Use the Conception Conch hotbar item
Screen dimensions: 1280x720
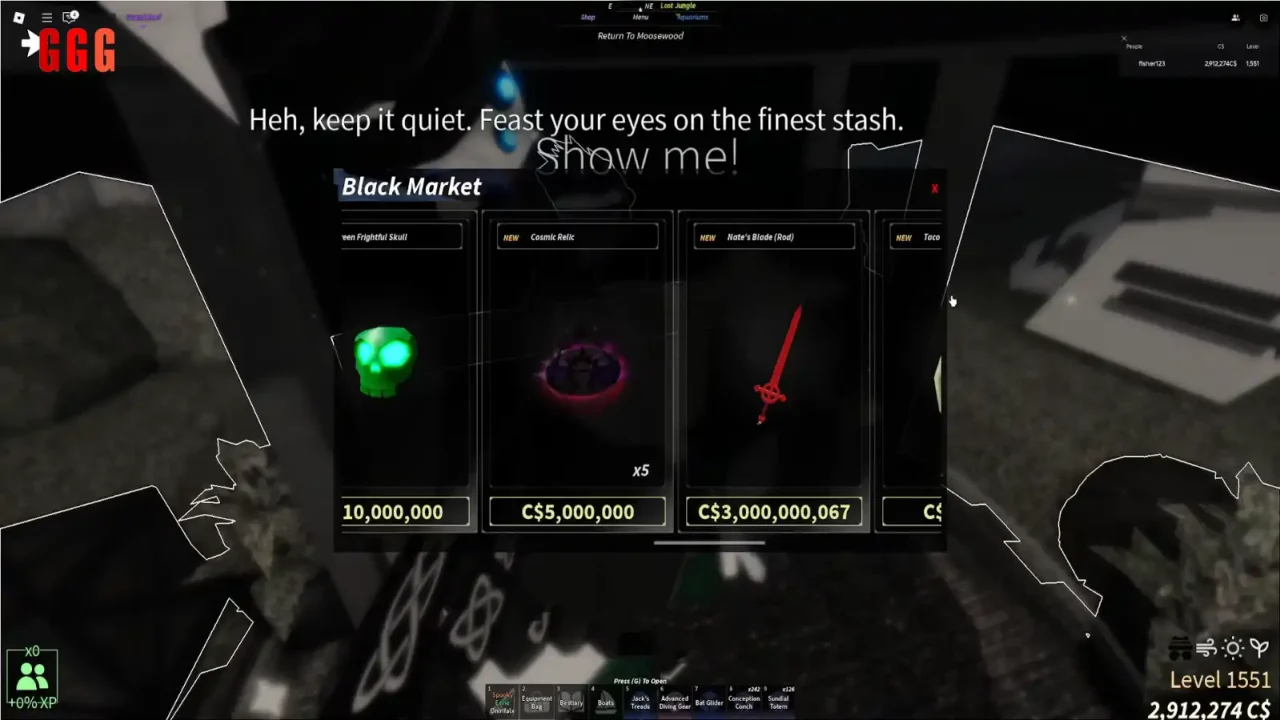point(744,701)
